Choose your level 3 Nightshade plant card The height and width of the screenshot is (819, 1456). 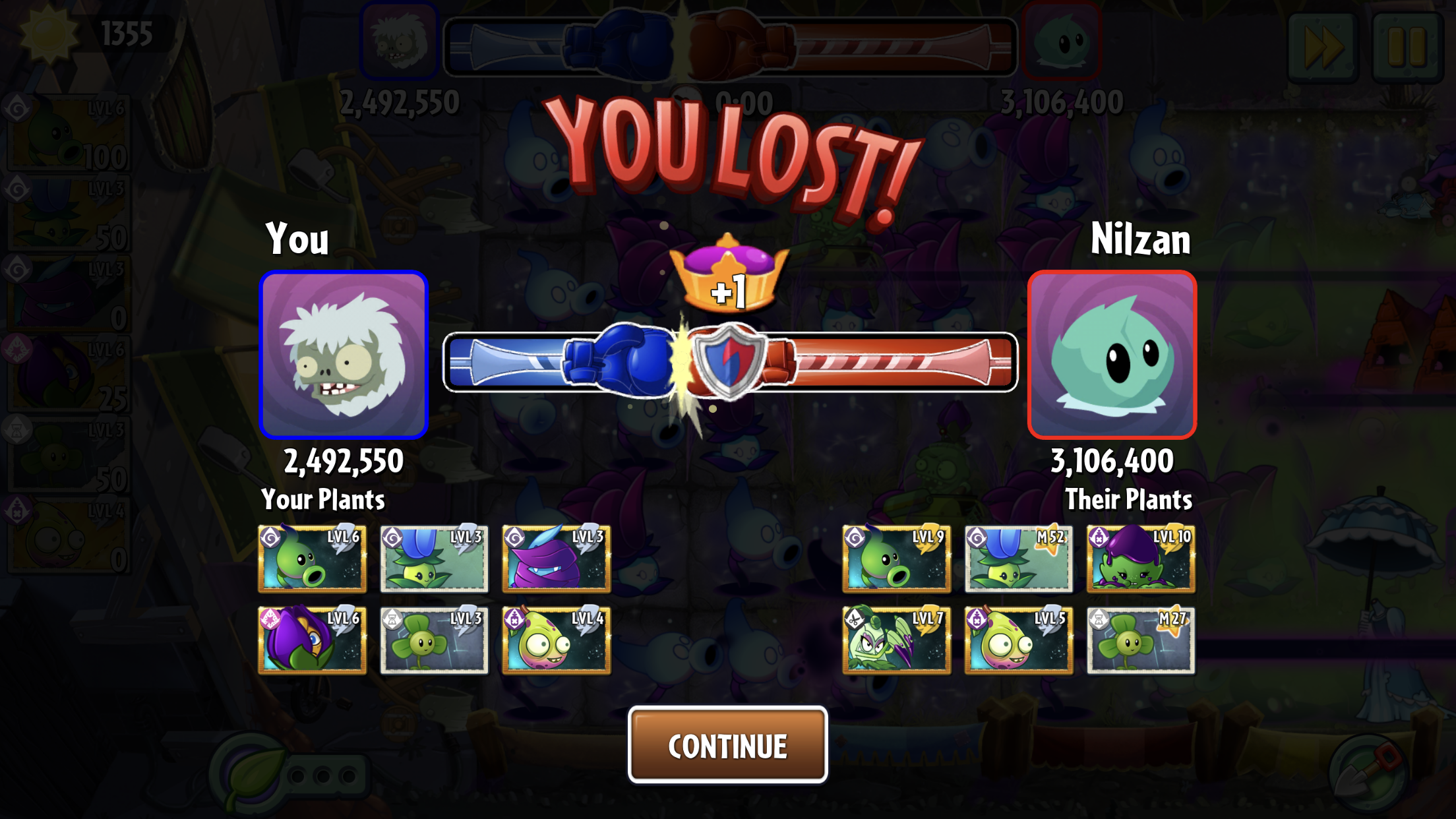556,559
